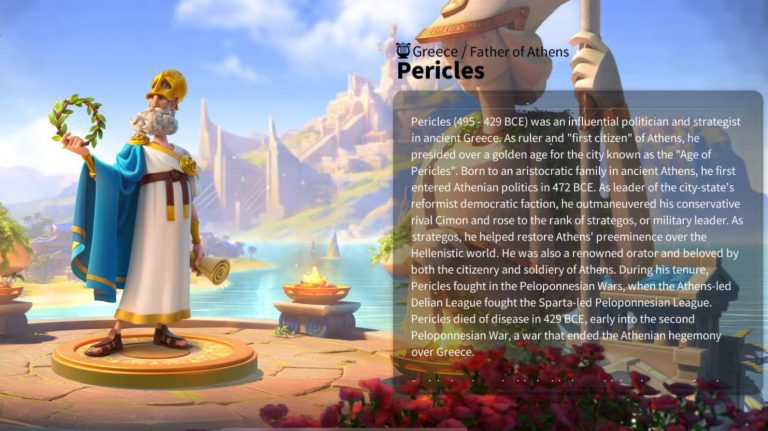Click the Greece civilization lyre icon

(403, 50)
